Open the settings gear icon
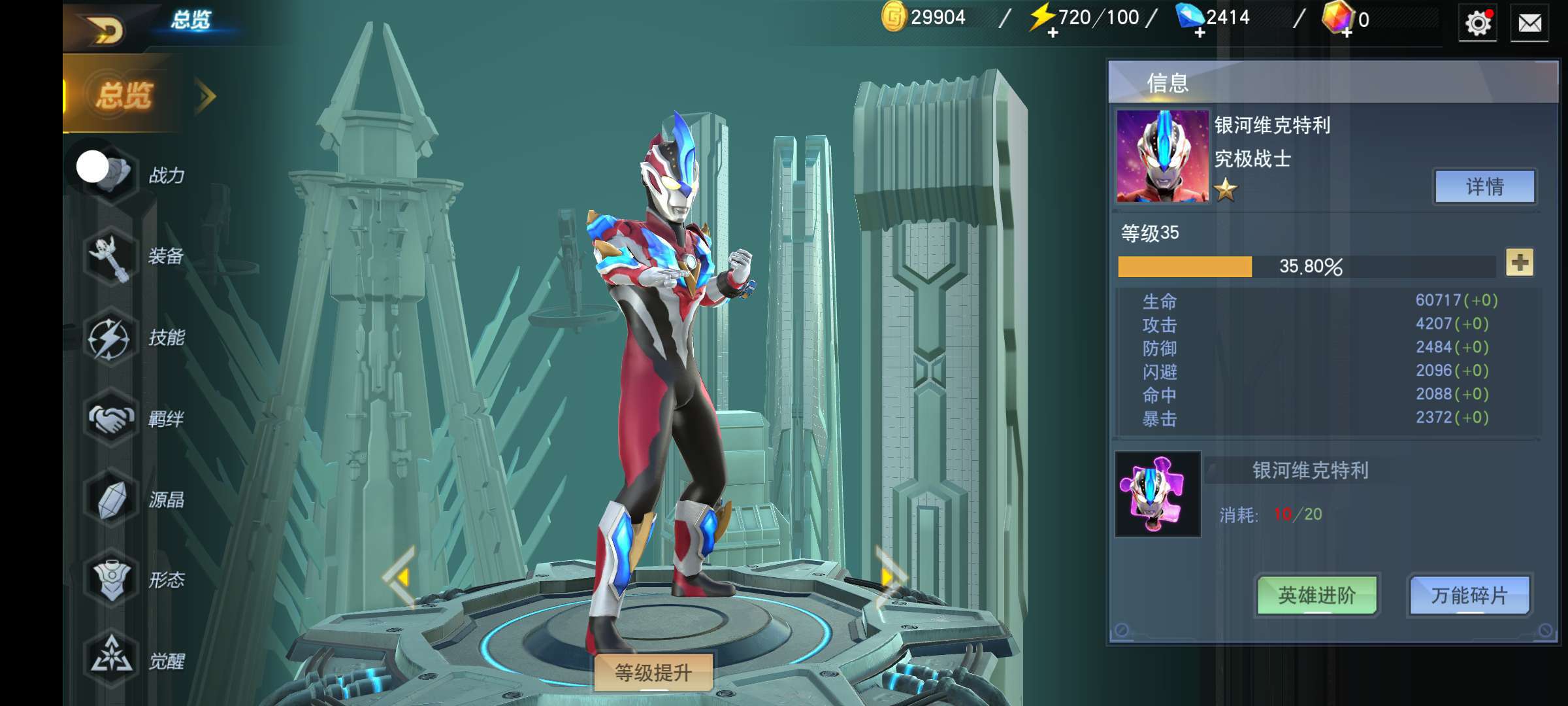 tap(1477, 24)
